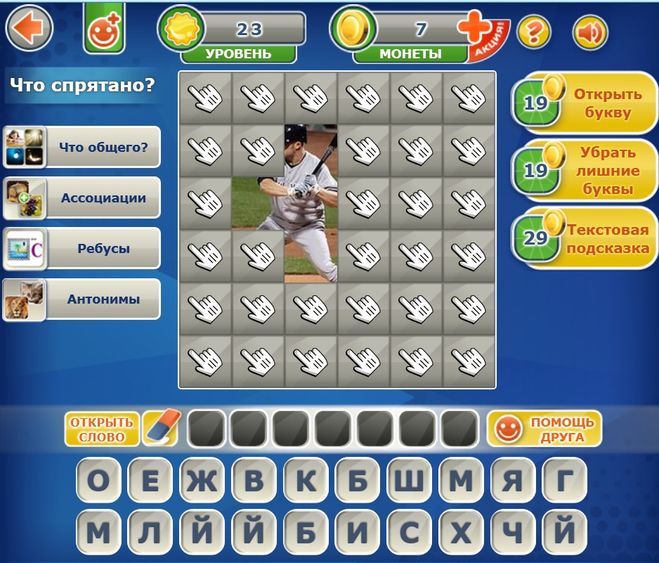Click the "Открыть слово" button
This screenshot has height=563, width=659.
(101, 429)
